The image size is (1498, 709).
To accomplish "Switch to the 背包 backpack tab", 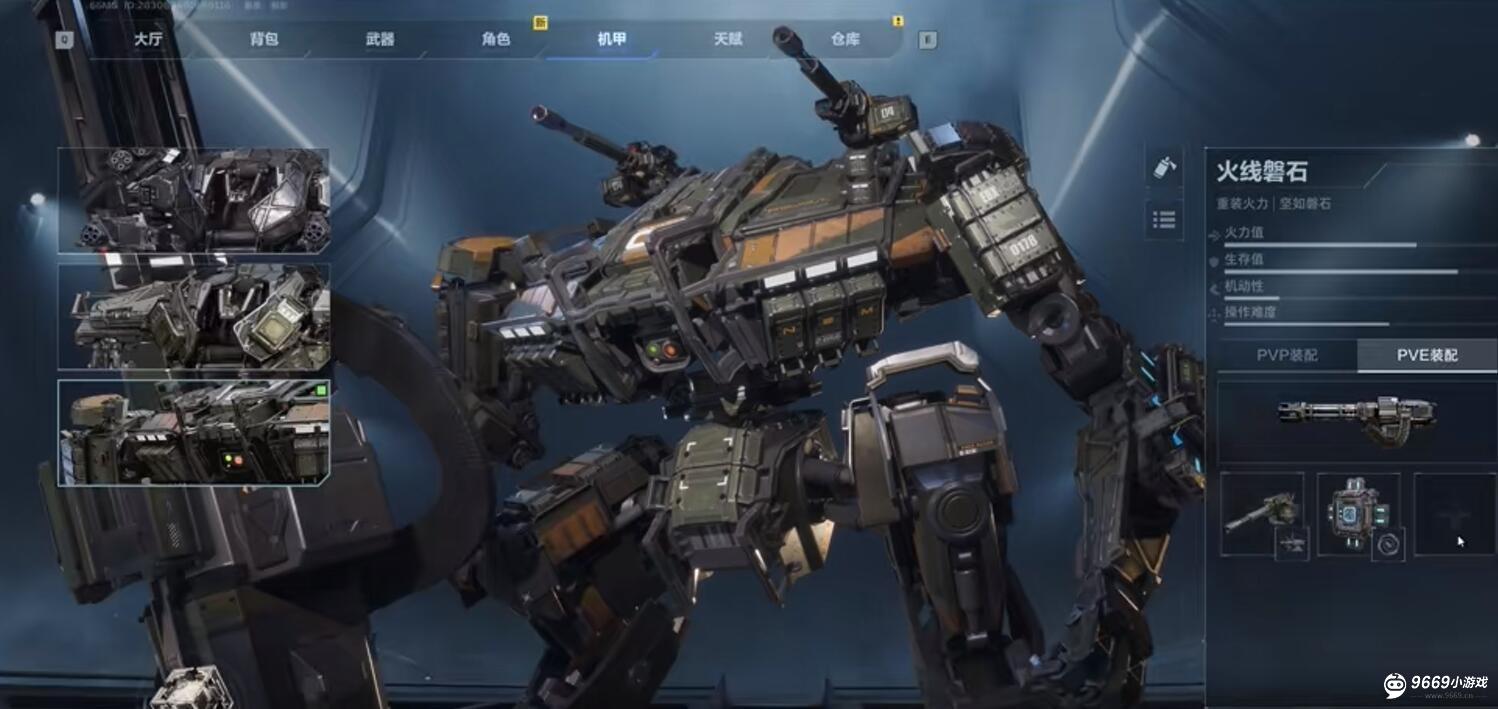I will (264, 40).
